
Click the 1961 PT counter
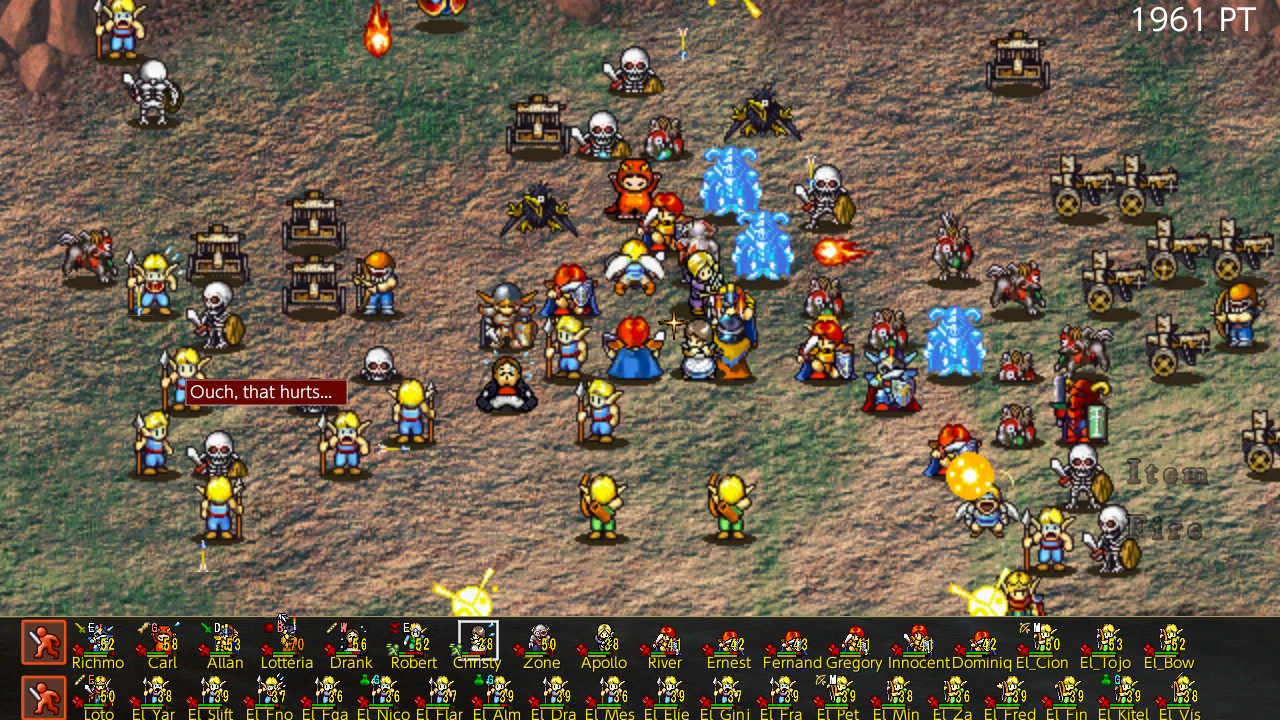pos(1194,19)
